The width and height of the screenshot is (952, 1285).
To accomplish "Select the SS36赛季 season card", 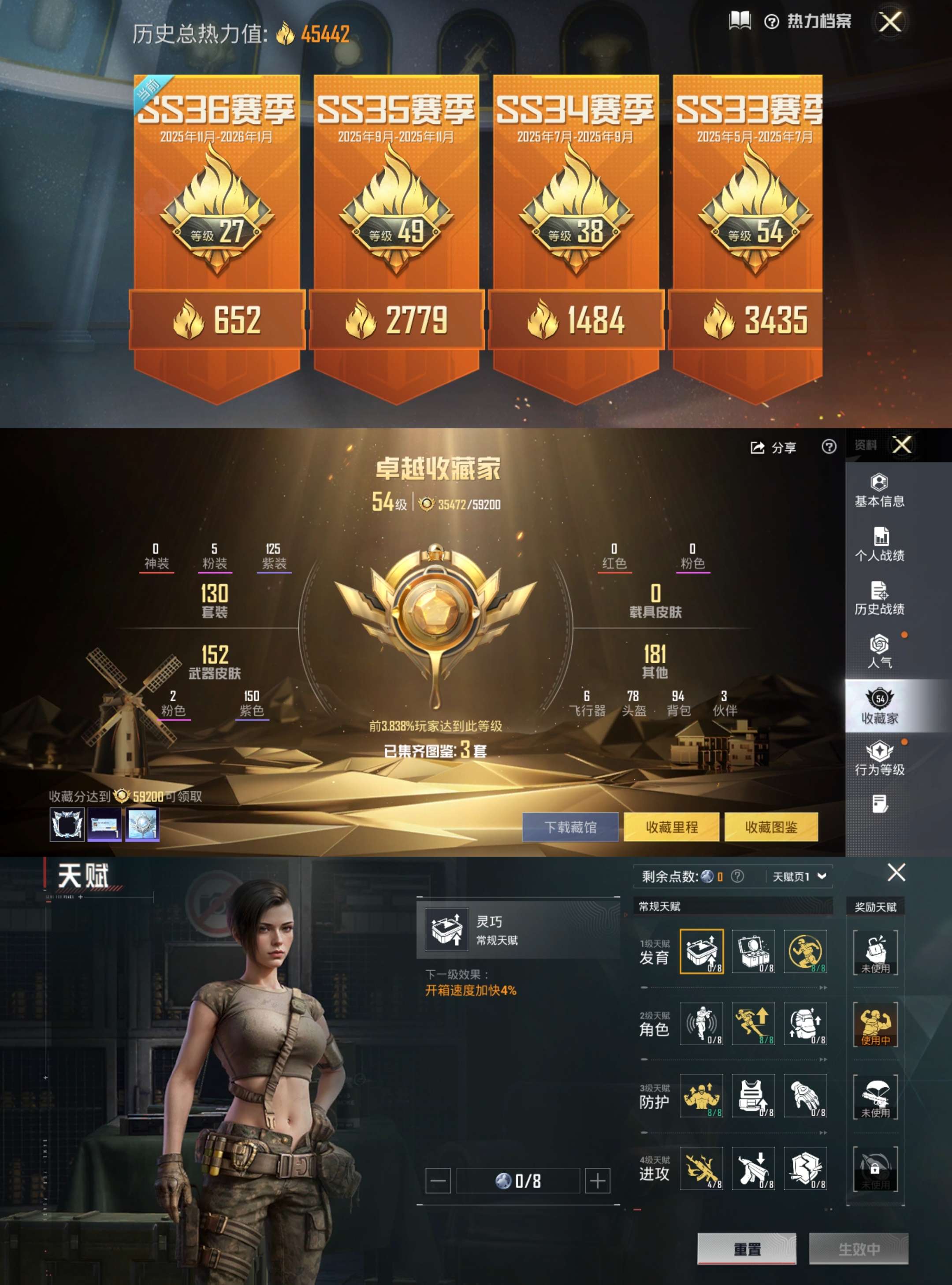I will [217, 230].
